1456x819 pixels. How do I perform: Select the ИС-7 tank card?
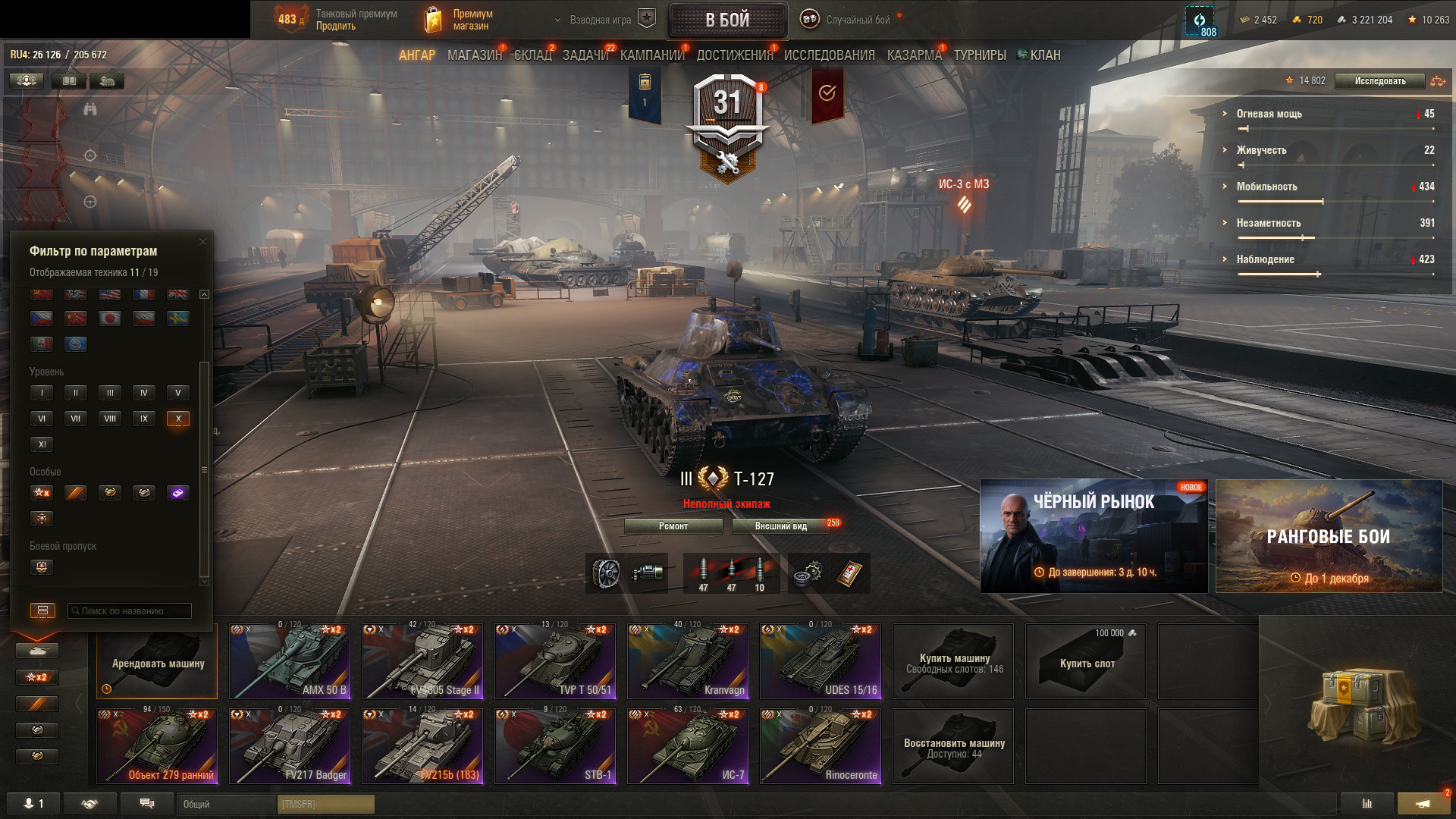tap(688, 745)
